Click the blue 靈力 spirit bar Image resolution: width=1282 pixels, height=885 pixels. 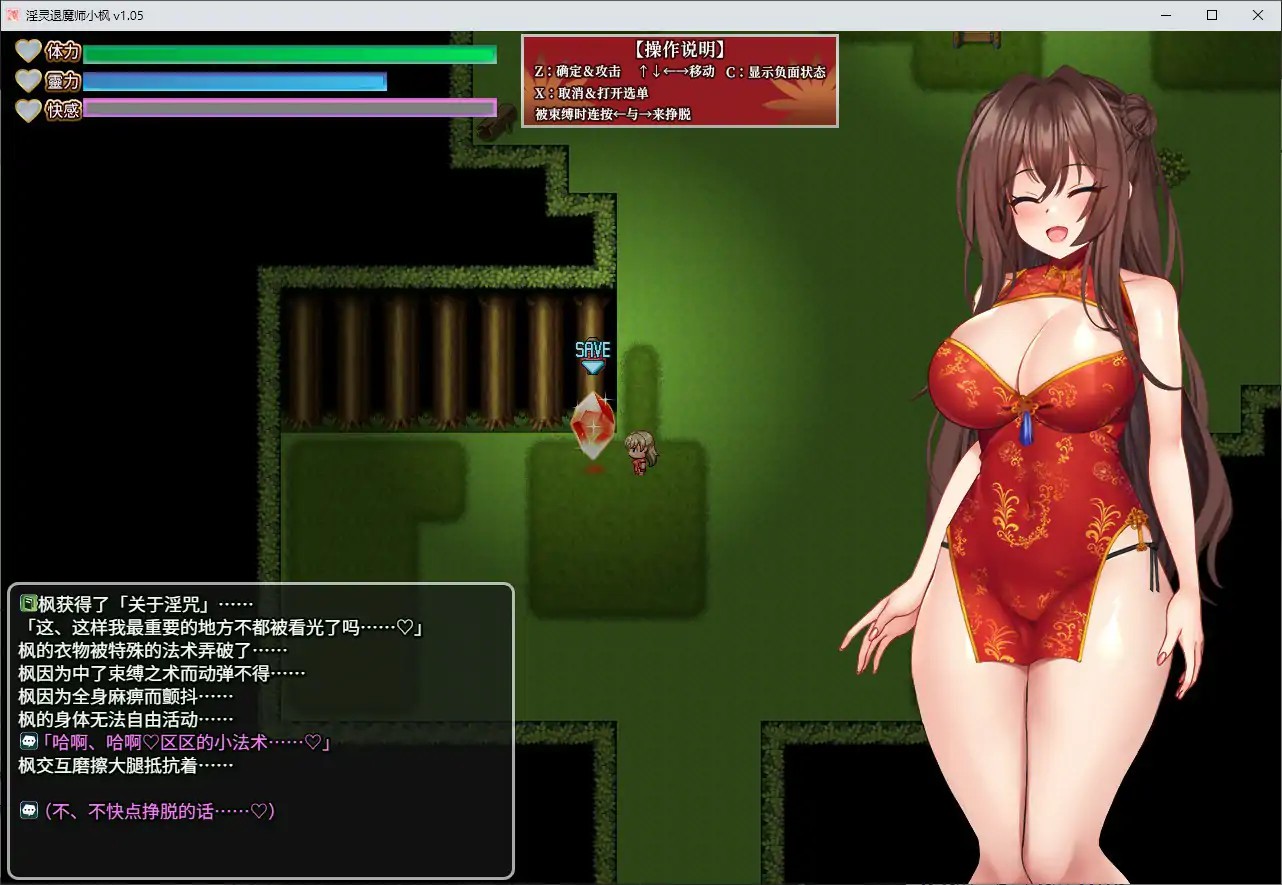click(x=235, y=82)
